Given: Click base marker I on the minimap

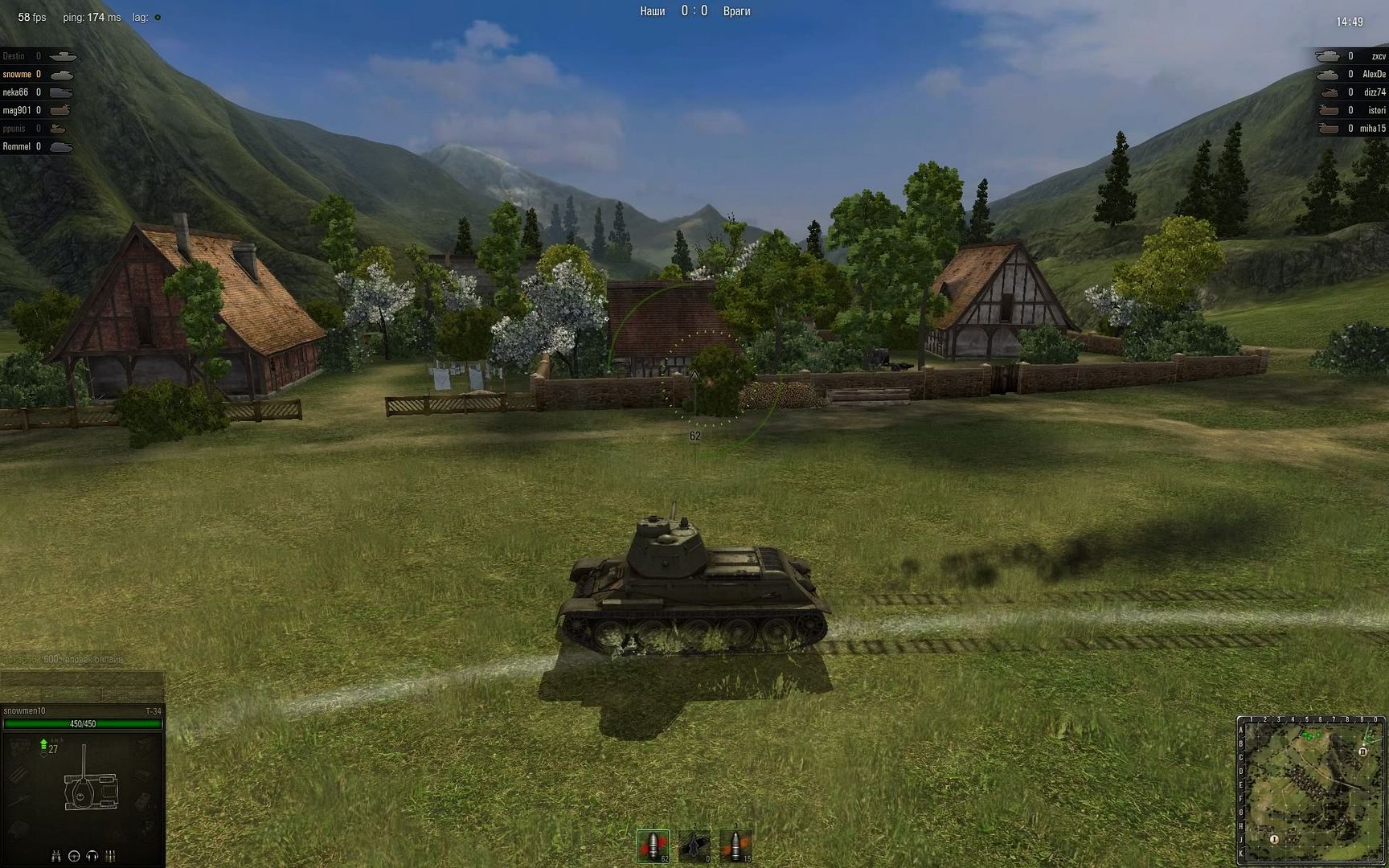Looking at the screenshot, I should pyautogui.click(x=1274, y=839).
